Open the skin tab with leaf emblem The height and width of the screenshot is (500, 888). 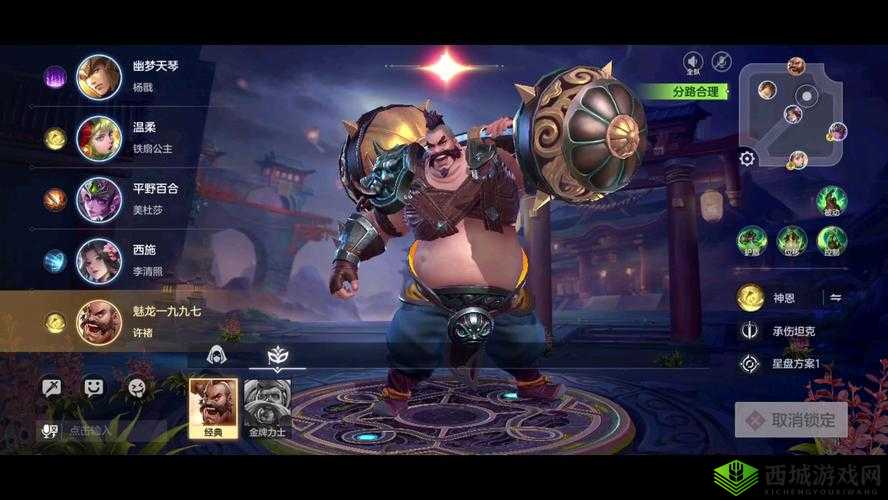pyautogui.click(x=277, y=355)
